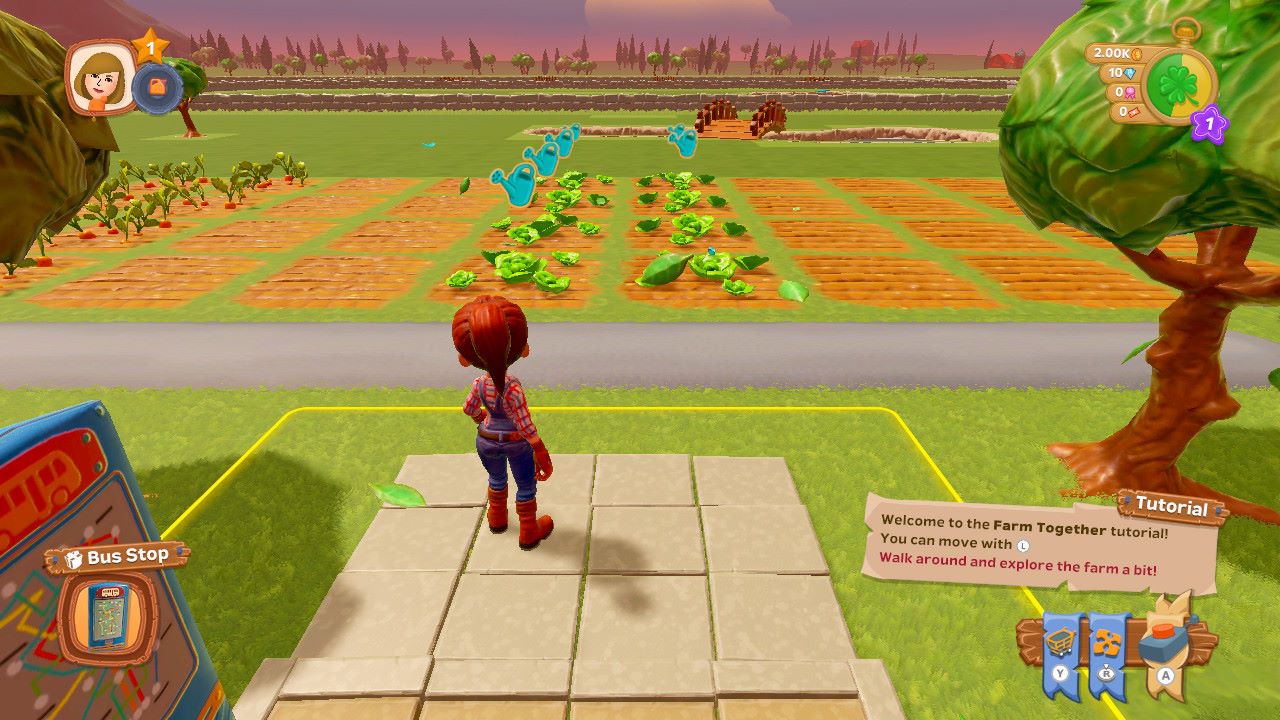
Task: Click the pink medal currency icon
Action: tap(1130, 93)
